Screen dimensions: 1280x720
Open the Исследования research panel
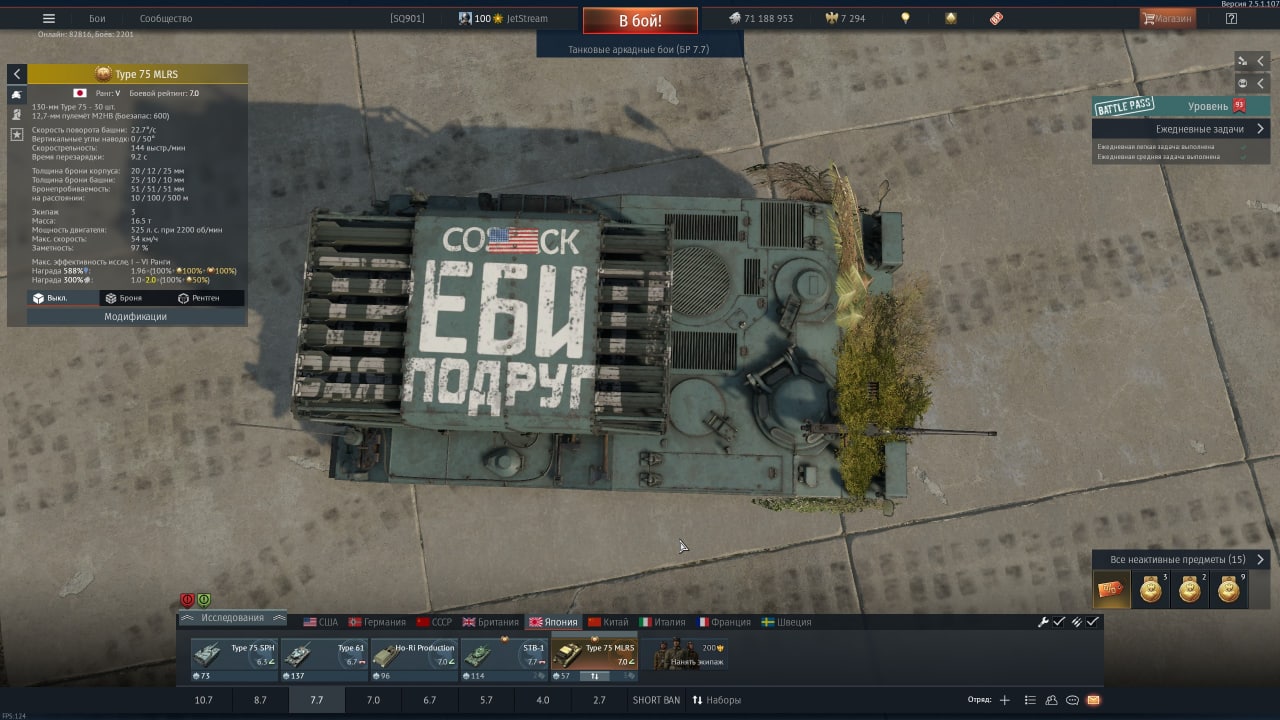click(x=232, y=618)
